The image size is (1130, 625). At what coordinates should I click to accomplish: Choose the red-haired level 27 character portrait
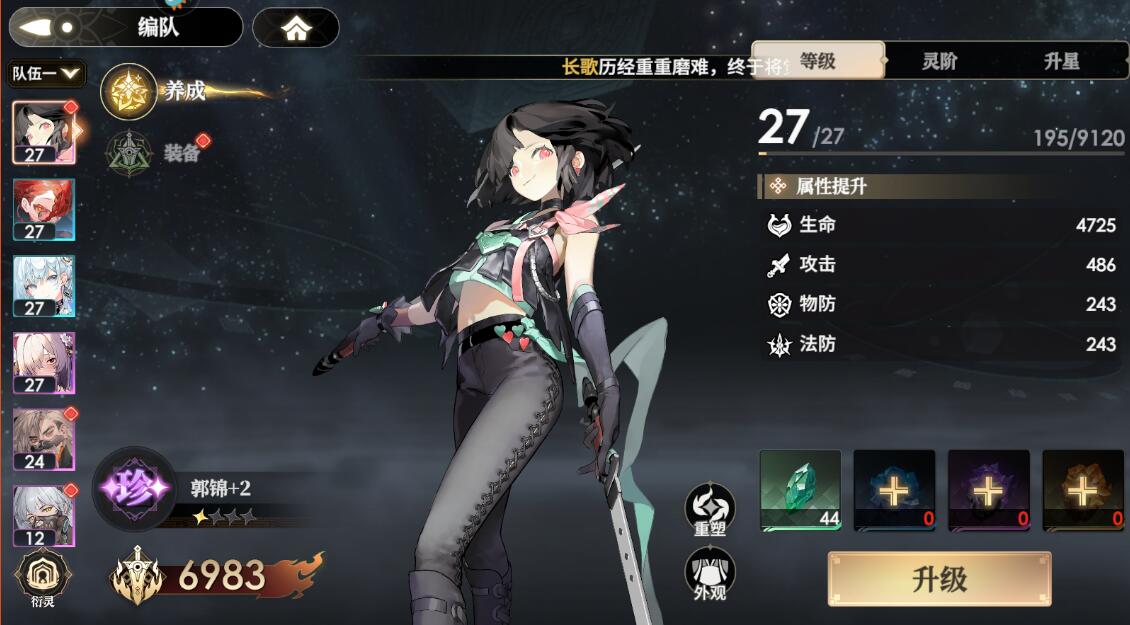click(43, 210)
